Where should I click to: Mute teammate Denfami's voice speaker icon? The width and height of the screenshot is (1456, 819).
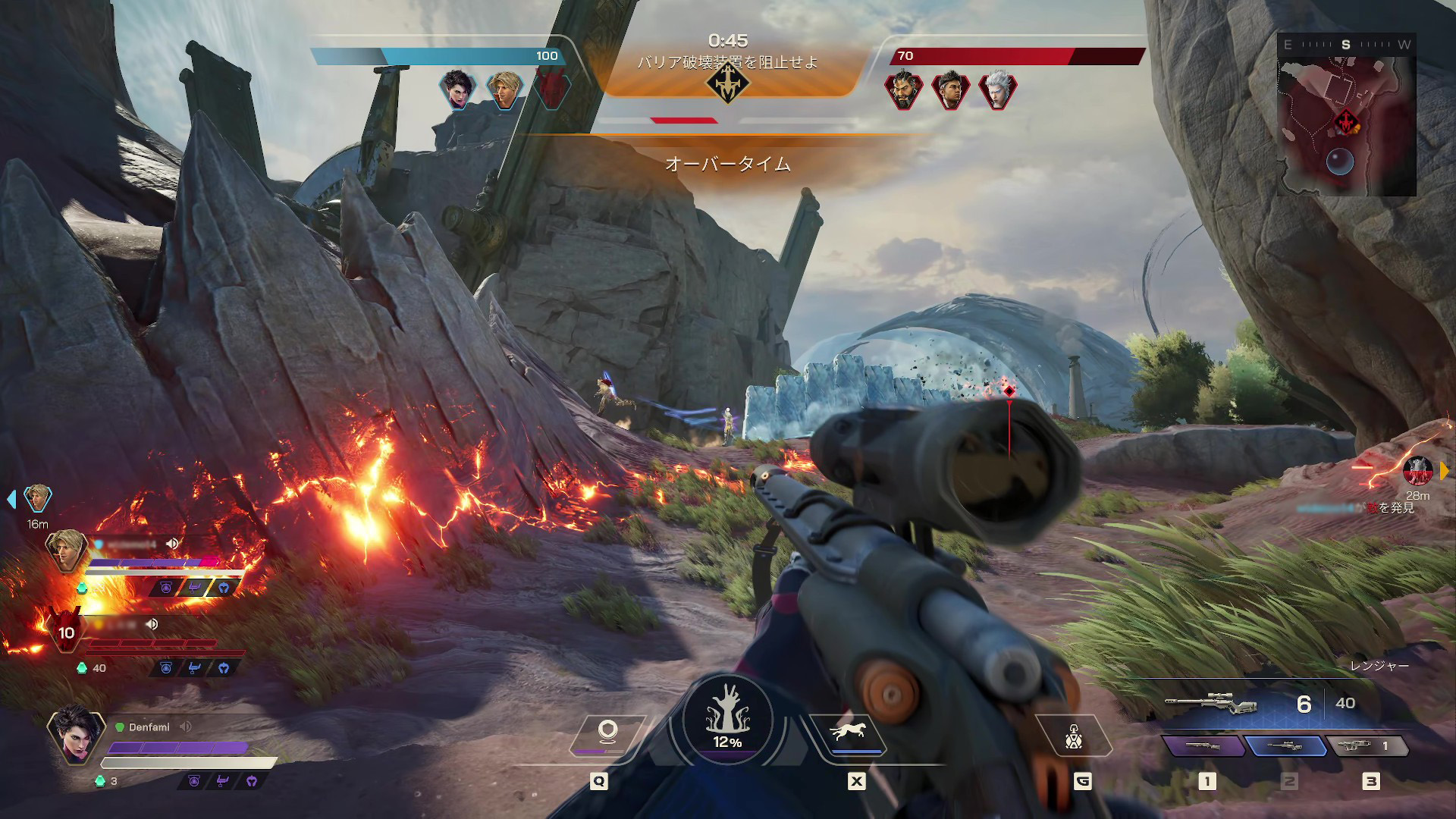[x=184, y=726]
